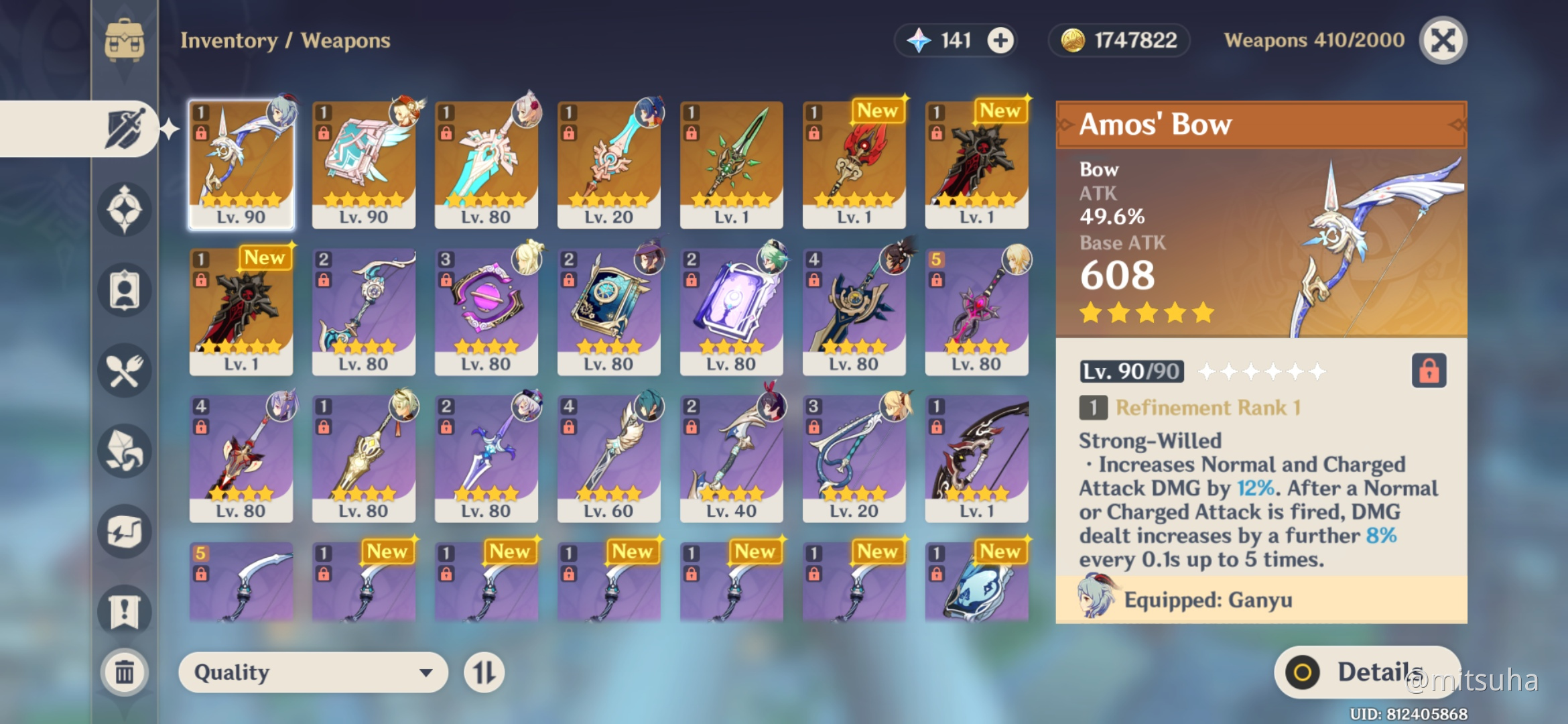Choose the five-star catalog with pink wings

(x=364, y=164)
